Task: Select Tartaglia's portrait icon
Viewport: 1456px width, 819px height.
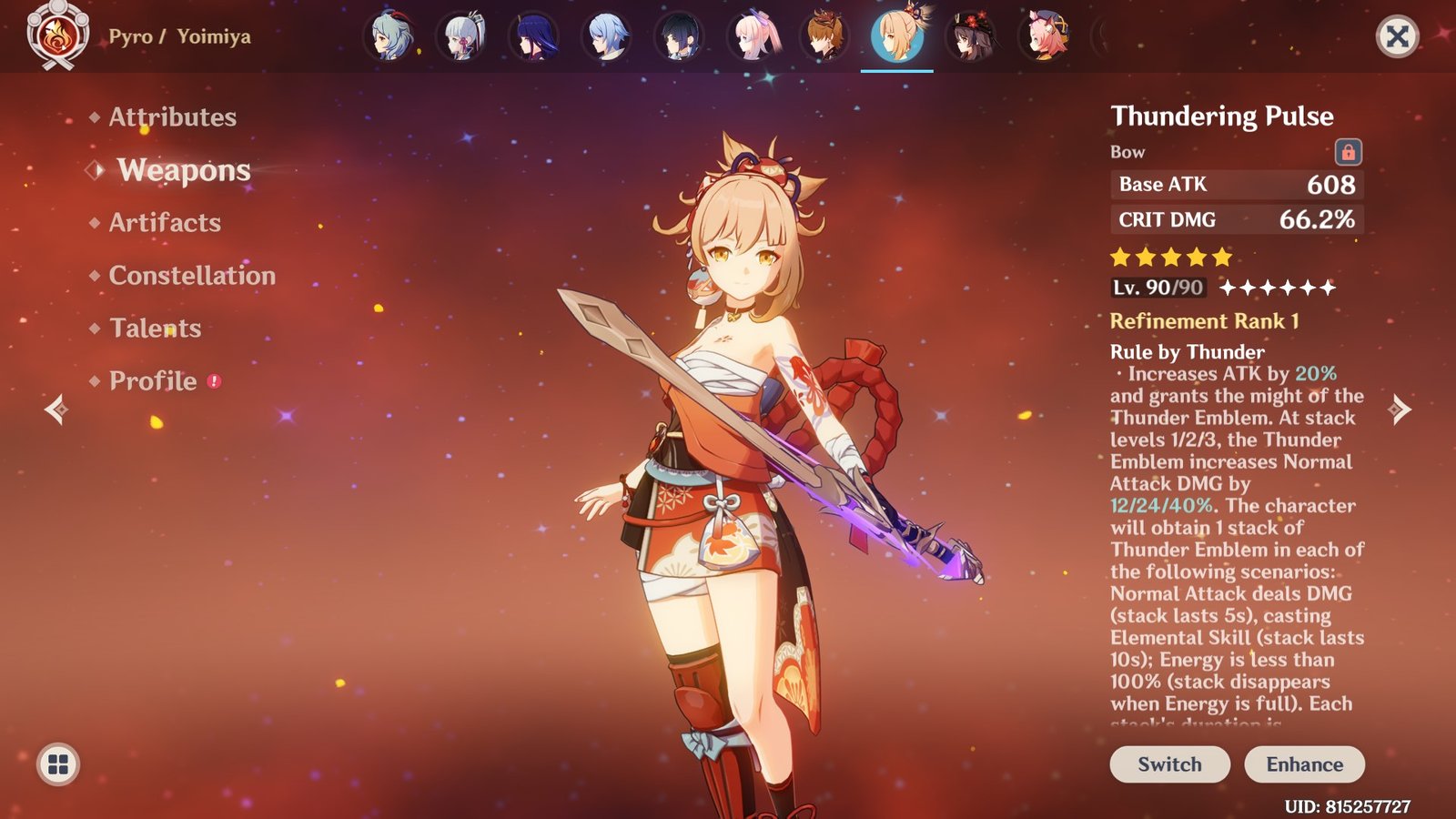Action: click(x=826, y=38)
